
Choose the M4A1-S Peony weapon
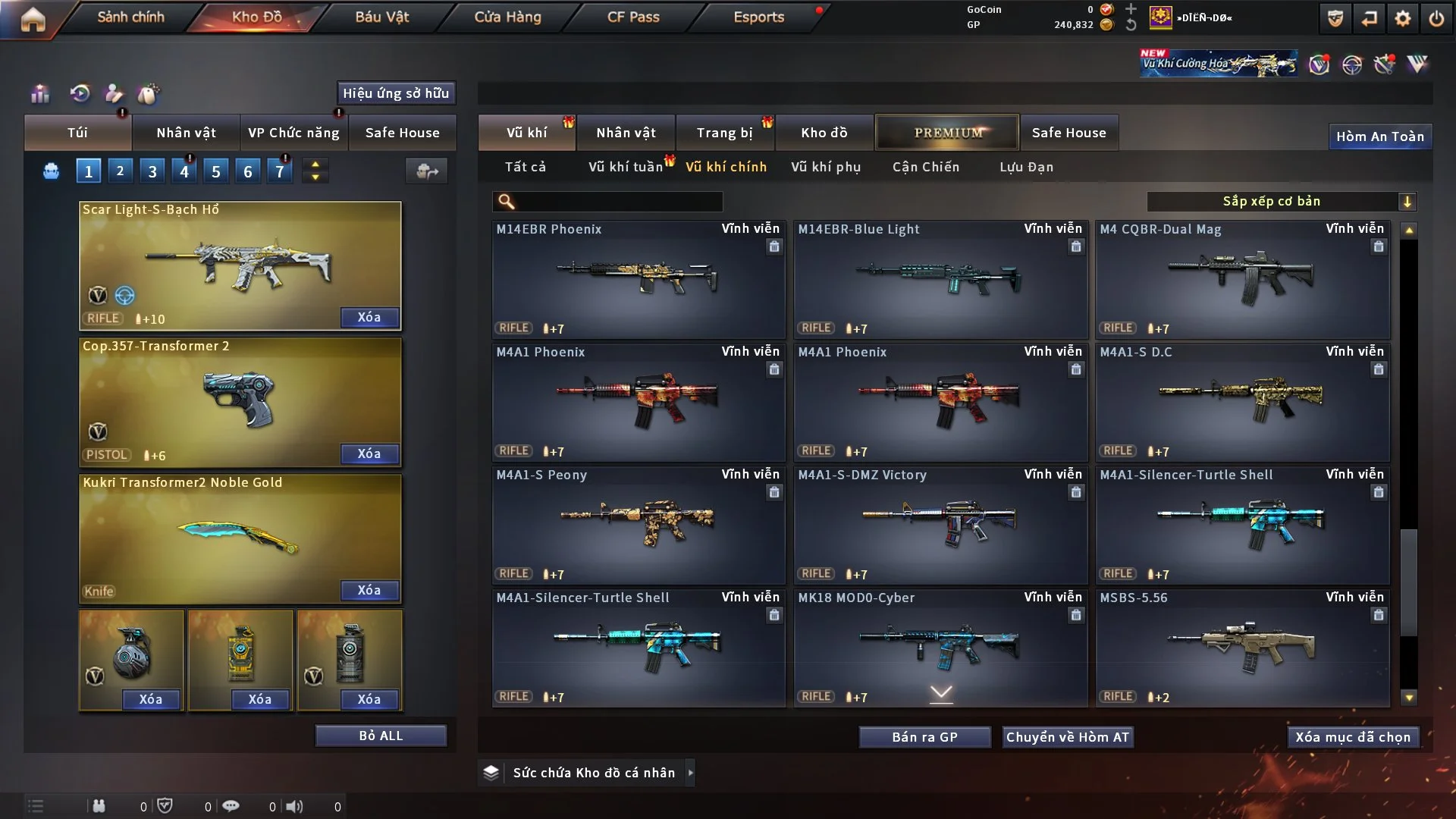click(x=638, y=525)
